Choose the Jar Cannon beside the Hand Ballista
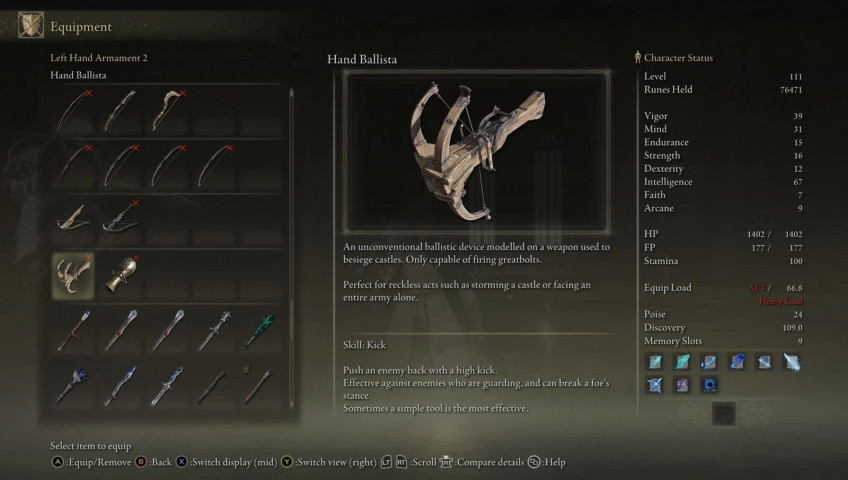This screenshot has width=848, height=480. pos(120,275)
